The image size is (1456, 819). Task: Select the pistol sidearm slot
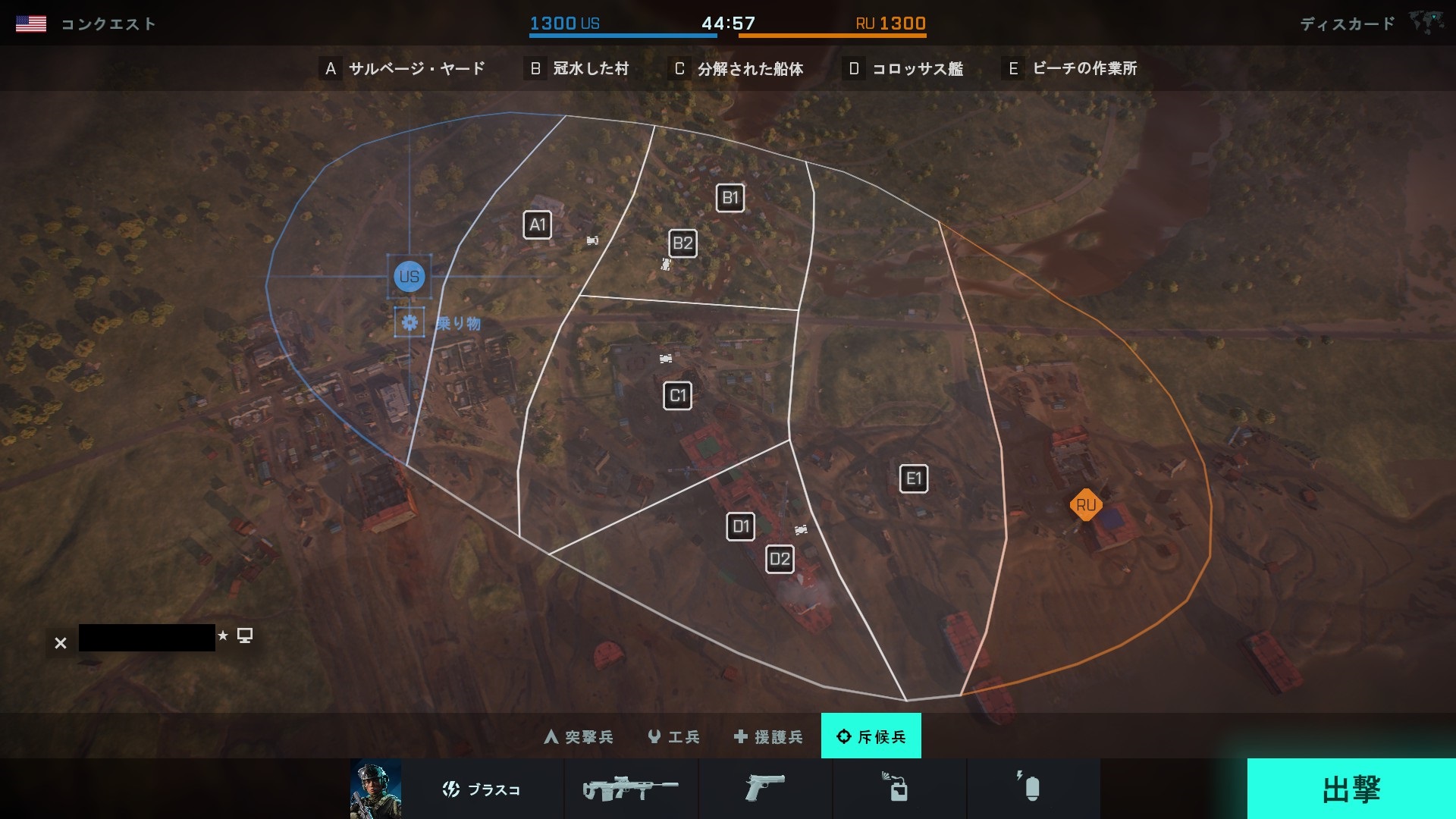764,789
